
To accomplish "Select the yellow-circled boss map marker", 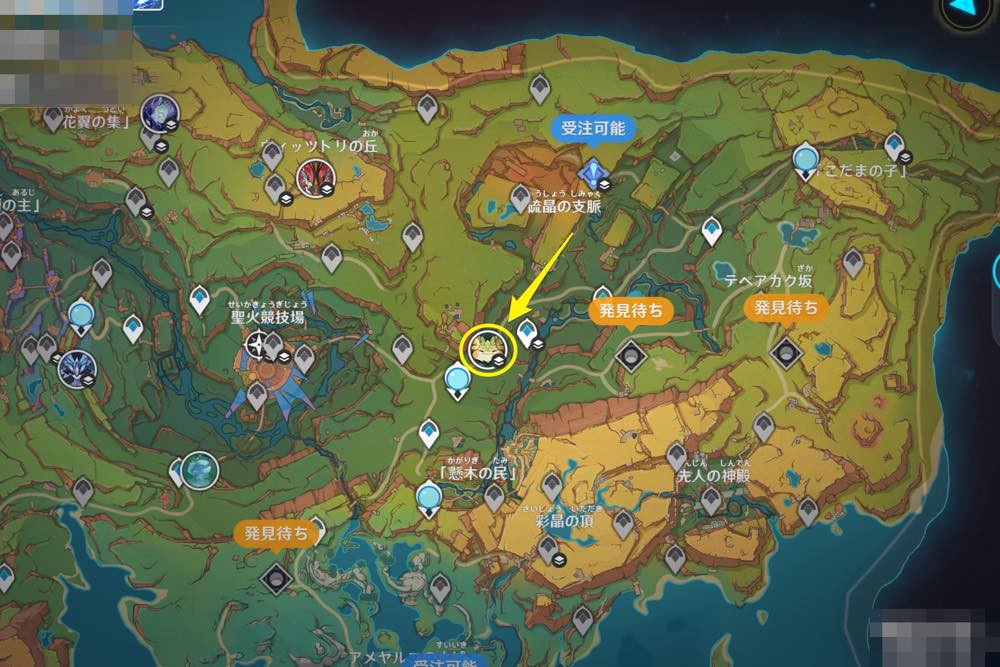I will click(487, 347).
